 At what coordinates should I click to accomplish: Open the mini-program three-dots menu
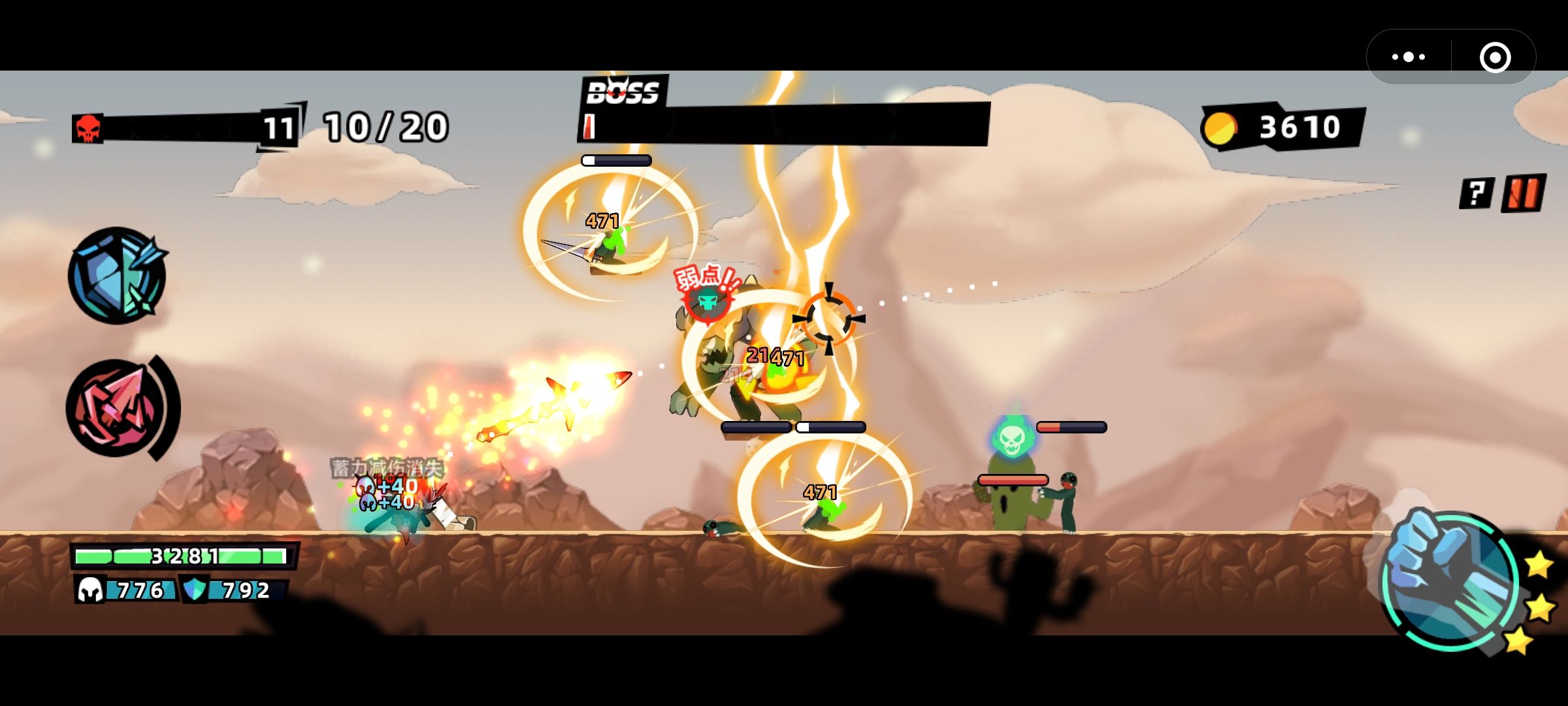click(x=1409, y=58)
